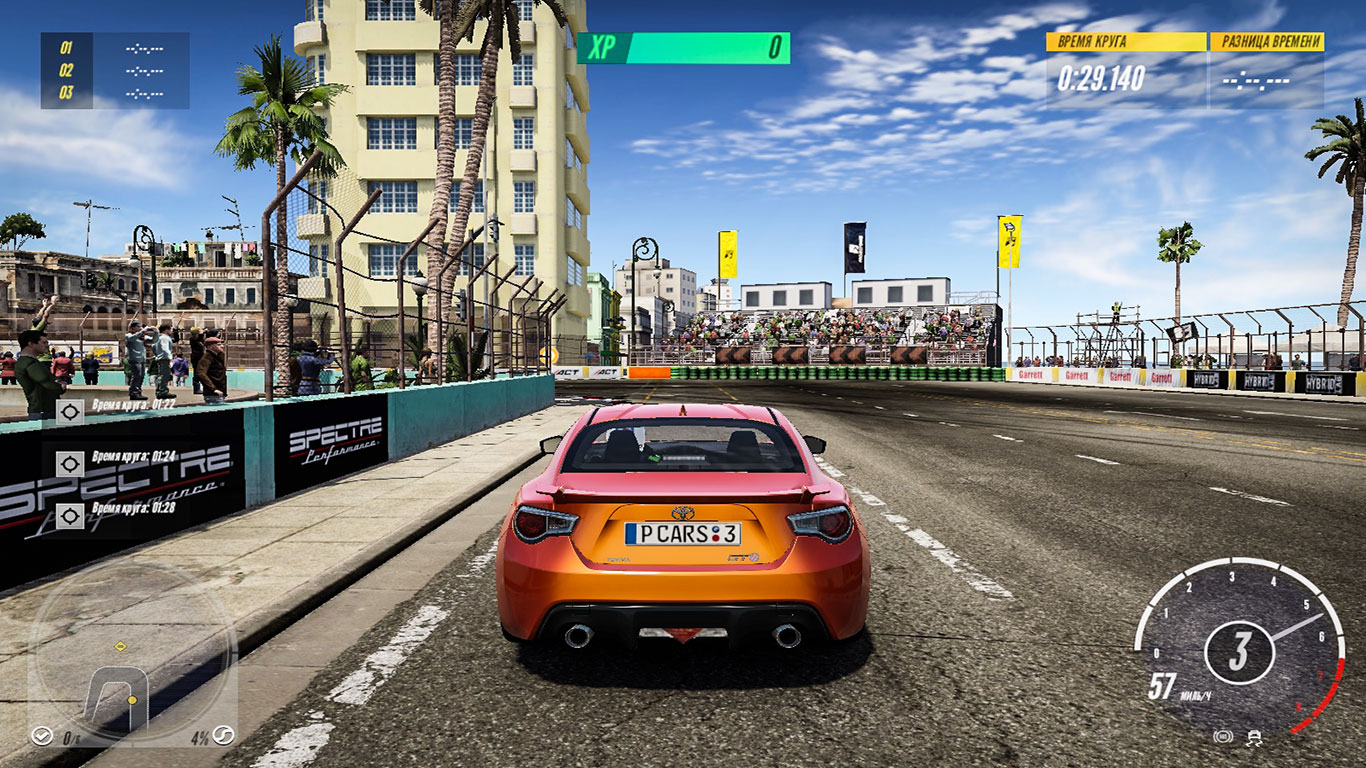Select the 01:24 lap time objective icon
The image size is (1366, 768).
(70, 463)
